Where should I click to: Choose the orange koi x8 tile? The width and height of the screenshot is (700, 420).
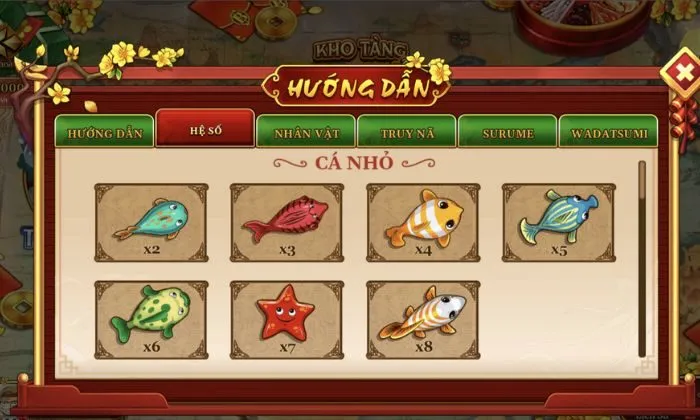pos(423,320)
